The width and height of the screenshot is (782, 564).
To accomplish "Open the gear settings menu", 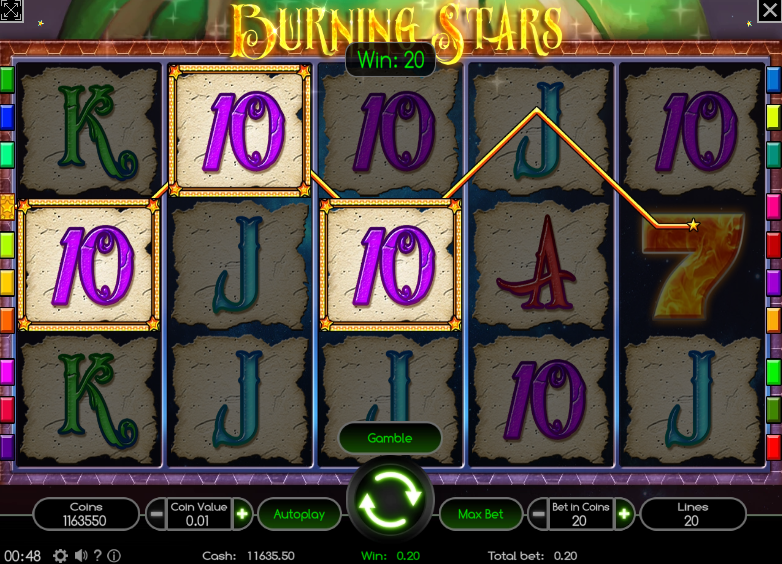I will [60, 555].
